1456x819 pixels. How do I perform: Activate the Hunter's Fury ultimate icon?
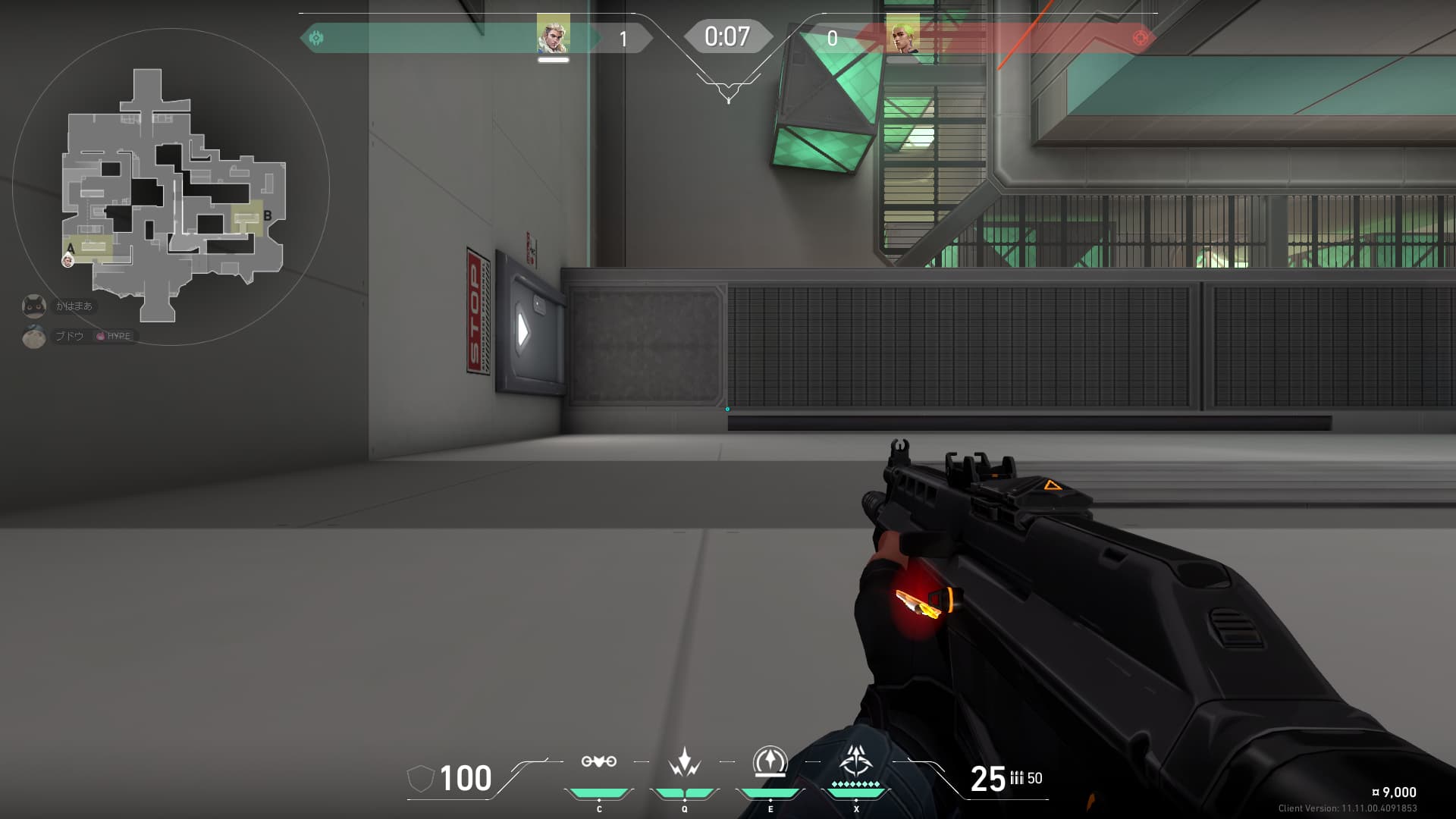coord(856,761)
